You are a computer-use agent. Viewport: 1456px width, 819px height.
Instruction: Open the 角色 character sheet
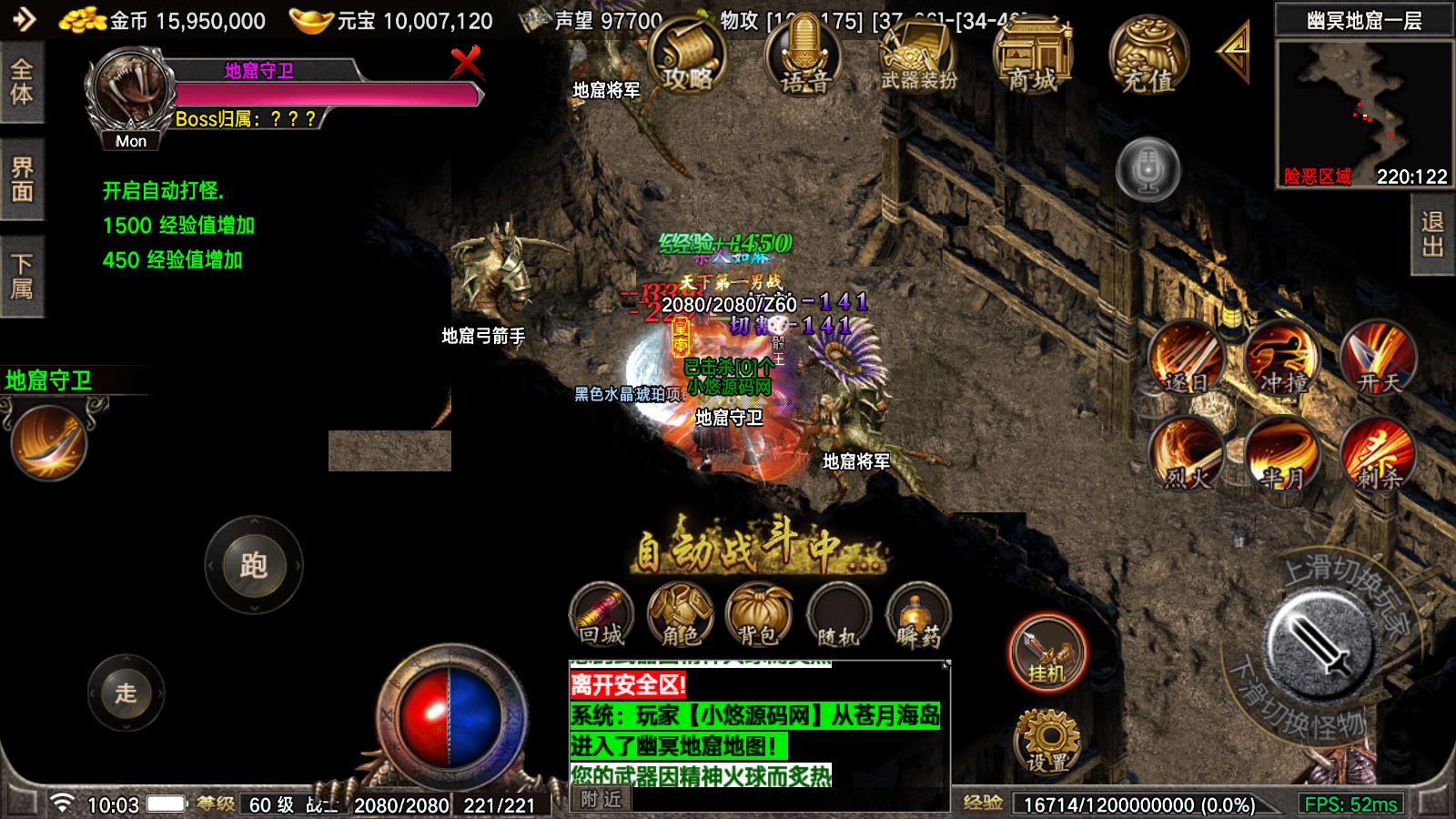click(x=680, y=615)
